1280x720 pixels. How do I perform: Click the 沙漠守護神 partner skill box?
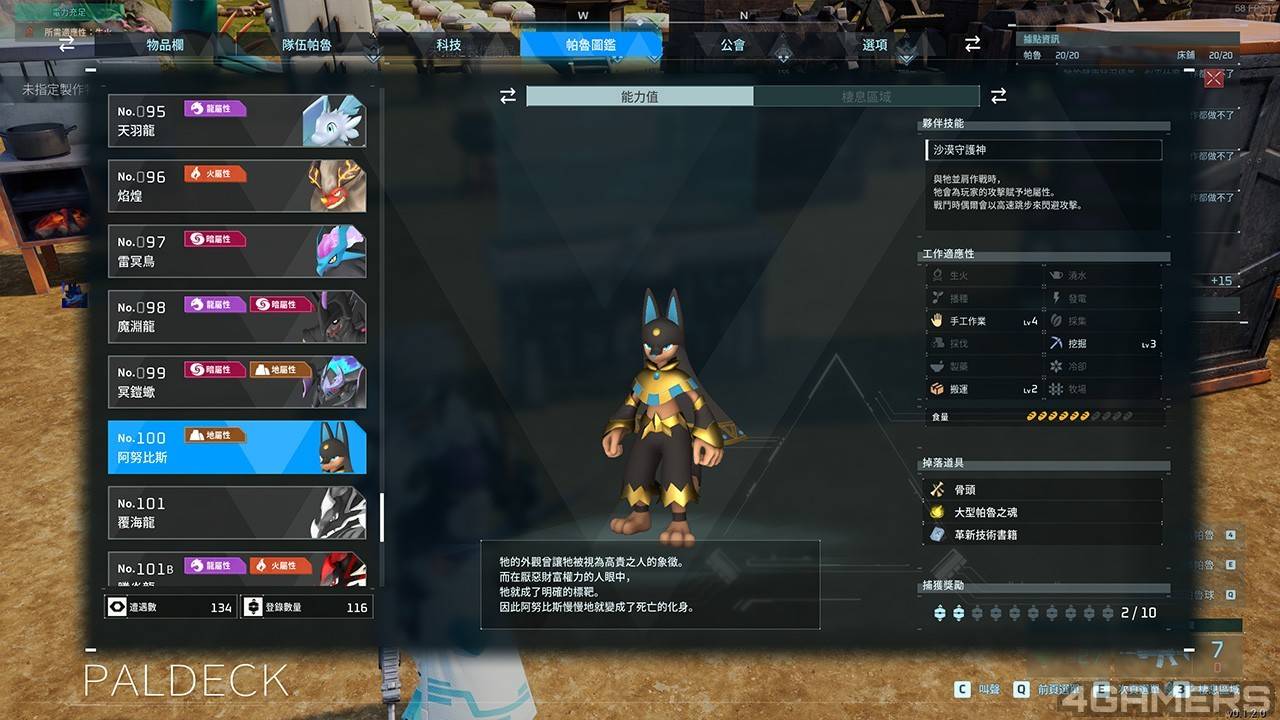[1043, 150]
